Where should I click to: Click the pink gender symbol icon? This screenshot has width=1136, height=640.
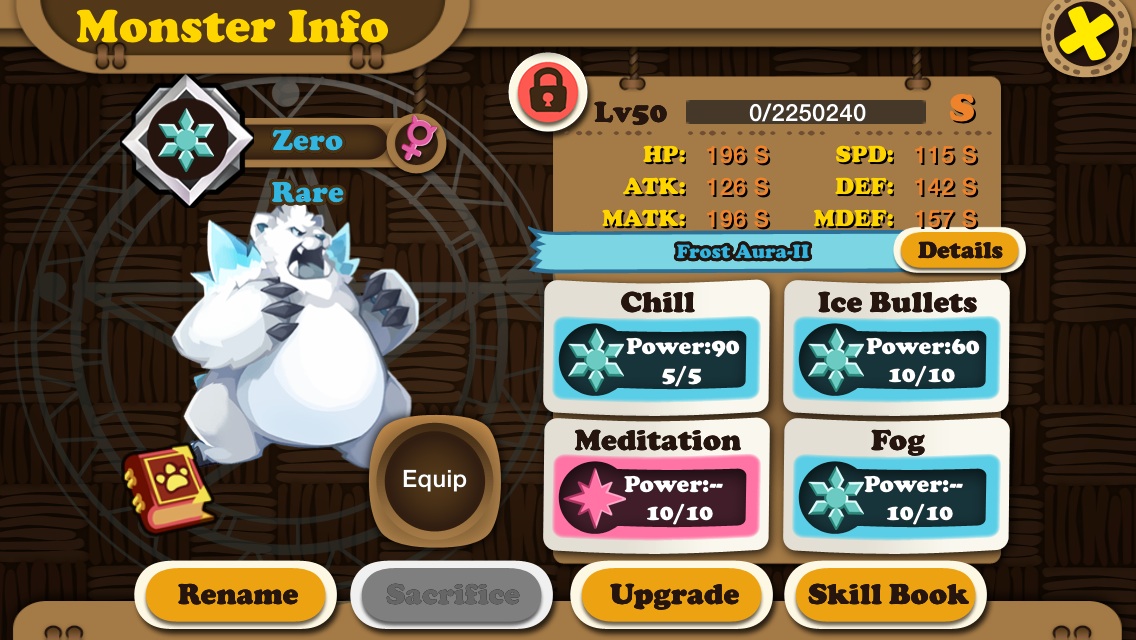click(414, 141)
